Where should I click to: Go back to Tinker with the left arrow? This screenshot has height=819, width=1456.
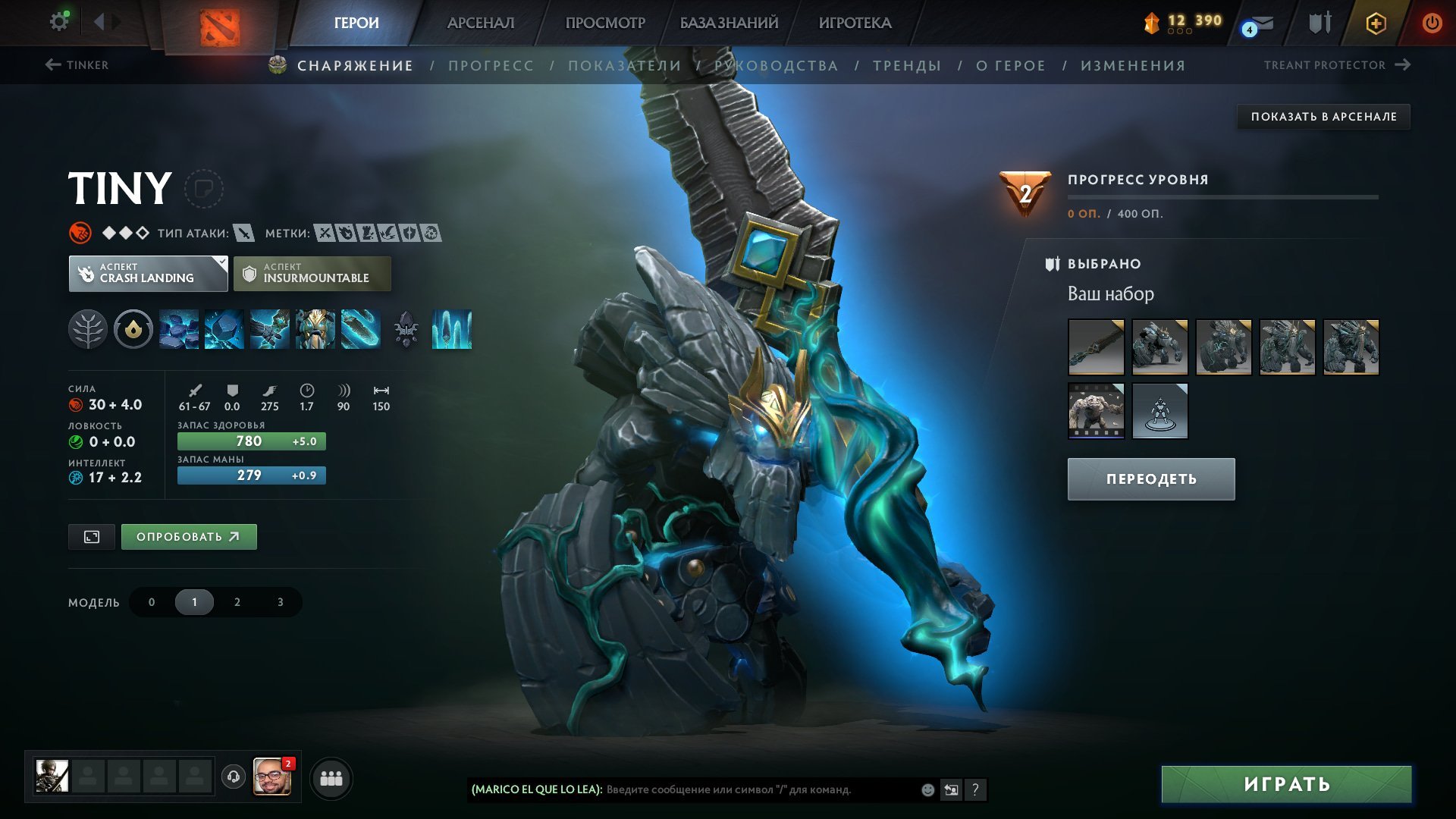[53, 64]
